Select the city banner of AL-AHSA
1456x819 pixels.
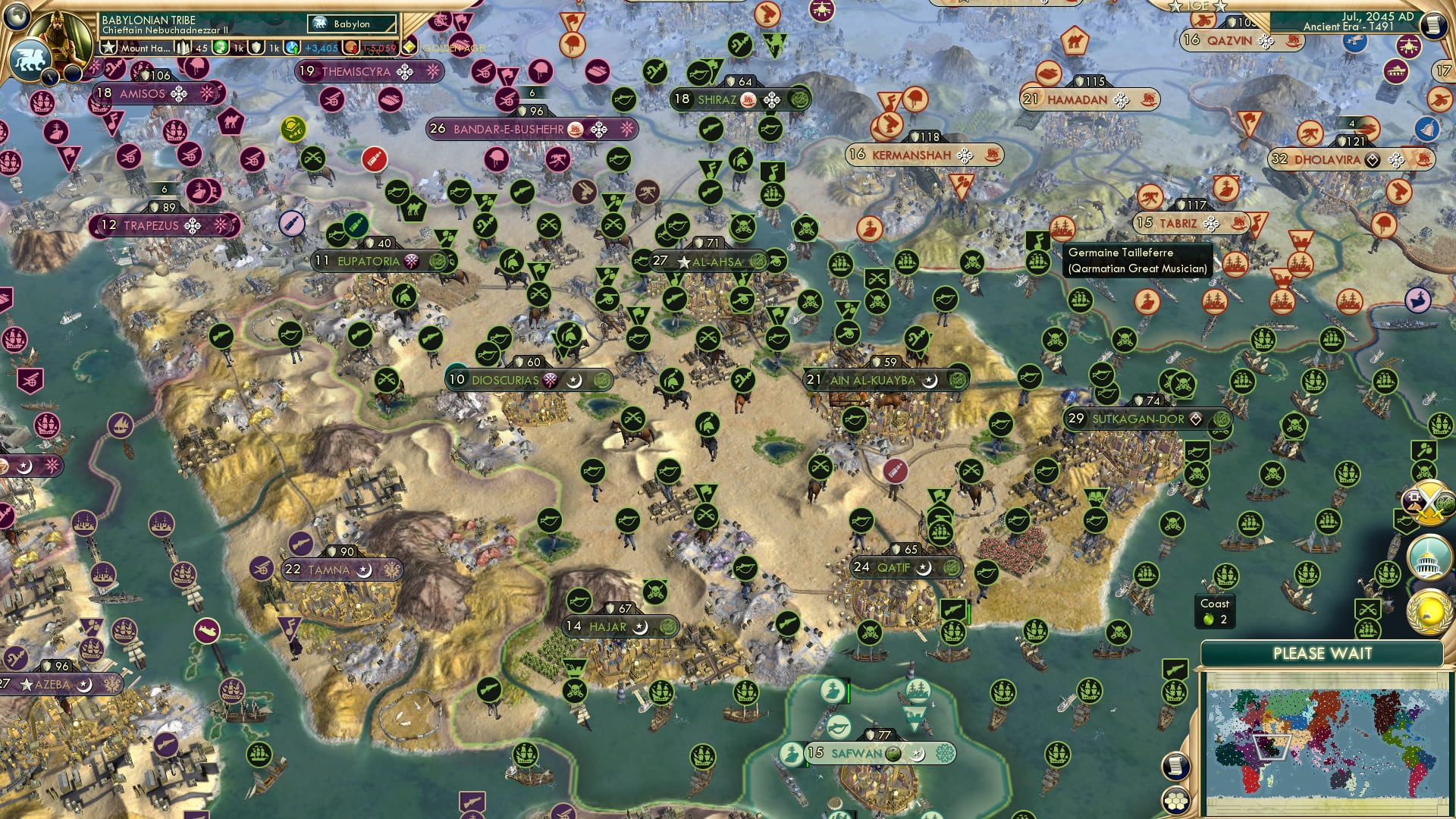coord(708,260)
